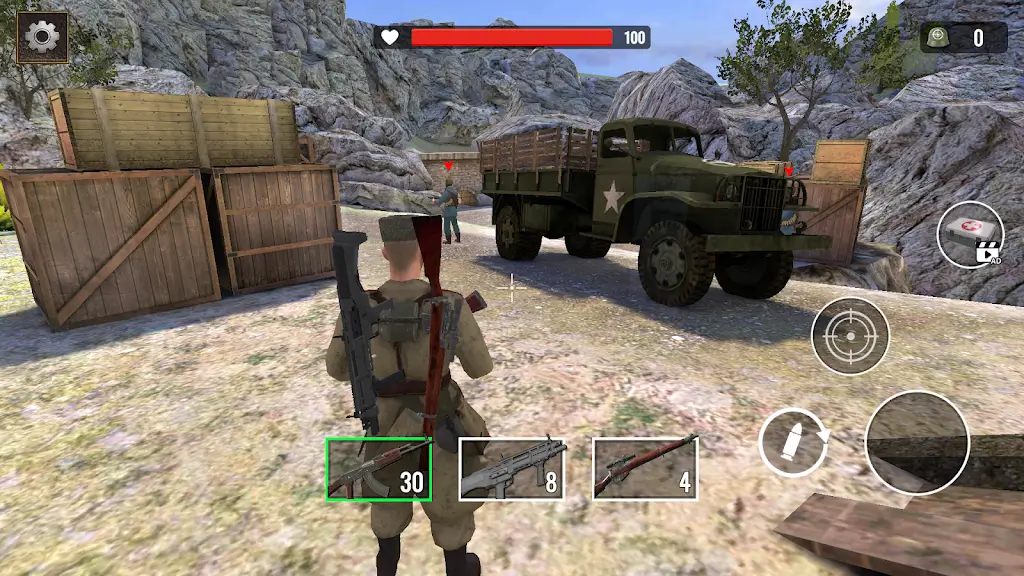This screenshot has width=1024, height=576.
Task: Tap the bullet reload button
Action: coord(792,442)
